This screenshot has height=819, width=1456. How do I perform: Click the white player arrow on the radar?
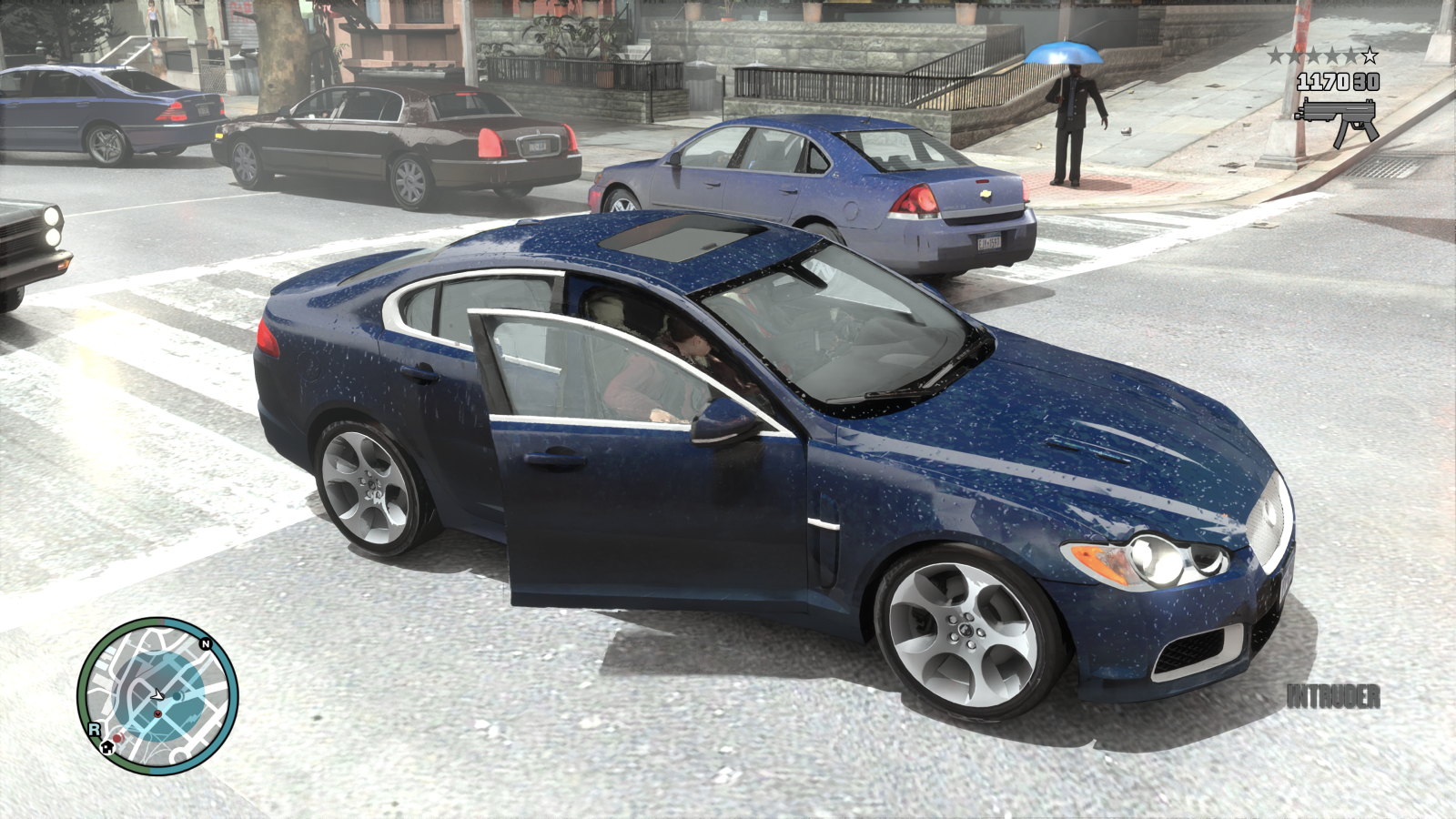point(157,694)
